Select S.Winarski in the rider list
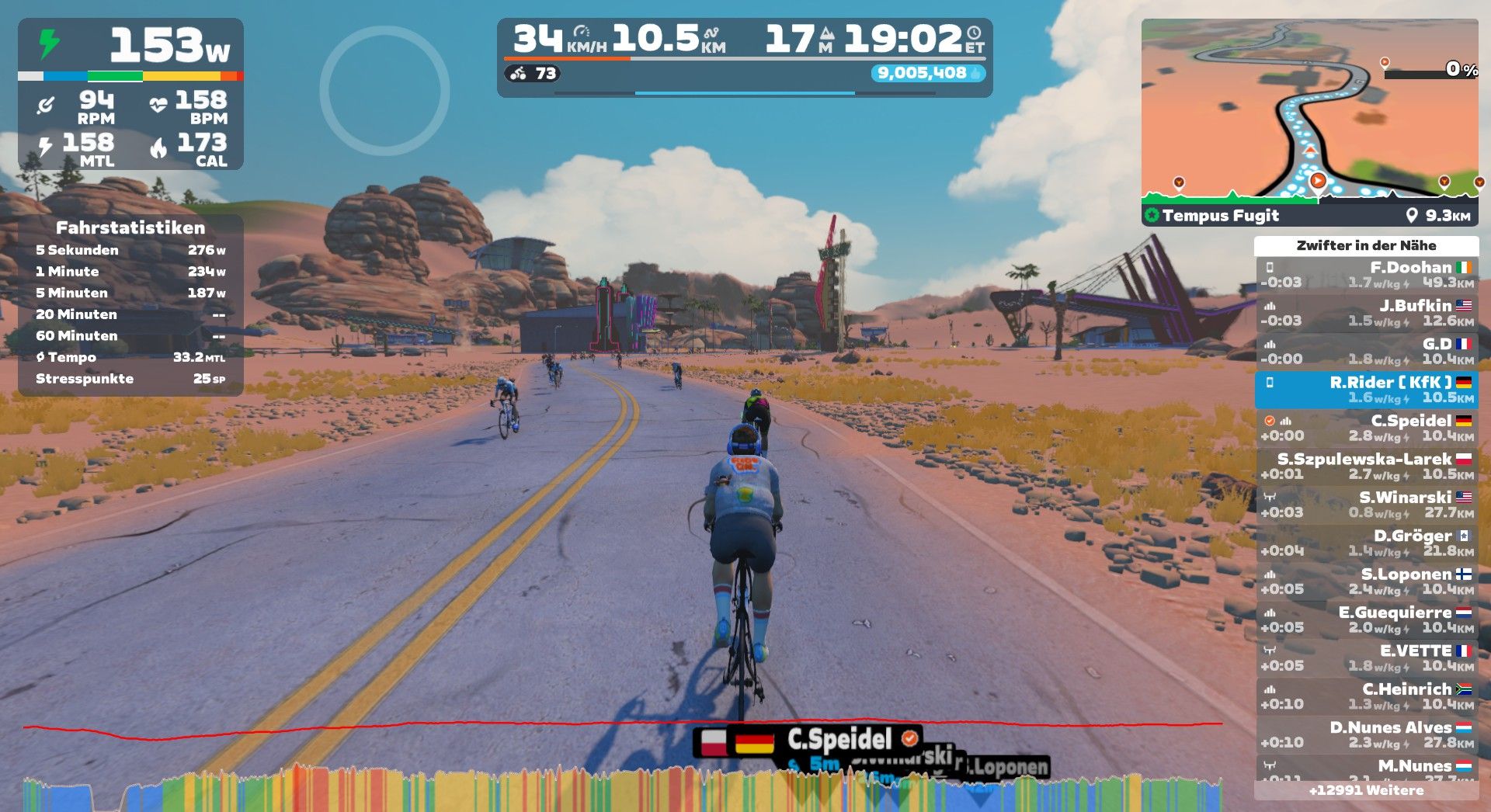 (x=1366, y=505)
